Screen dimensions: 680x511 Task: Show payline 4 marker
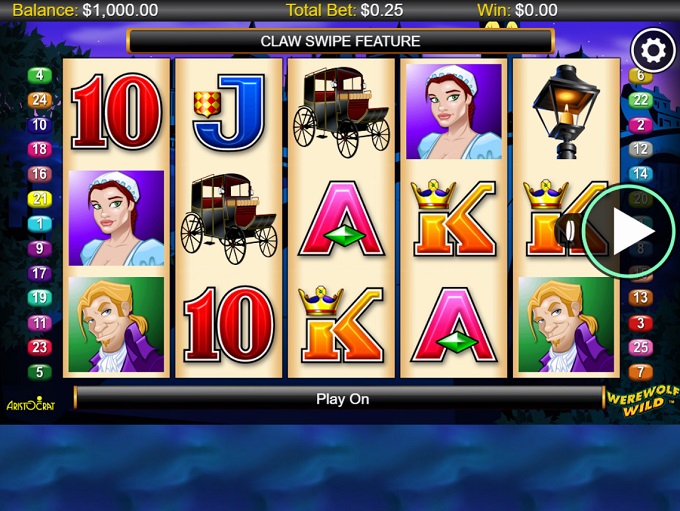(x=40, y=75)
